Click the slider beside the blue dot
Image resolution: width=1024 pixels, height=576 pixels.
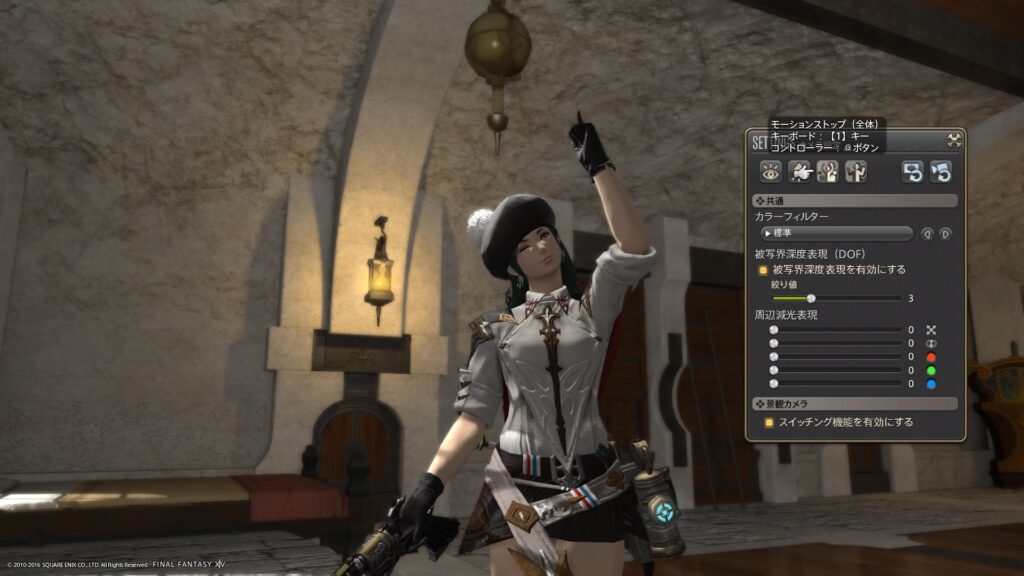[773, 384]
